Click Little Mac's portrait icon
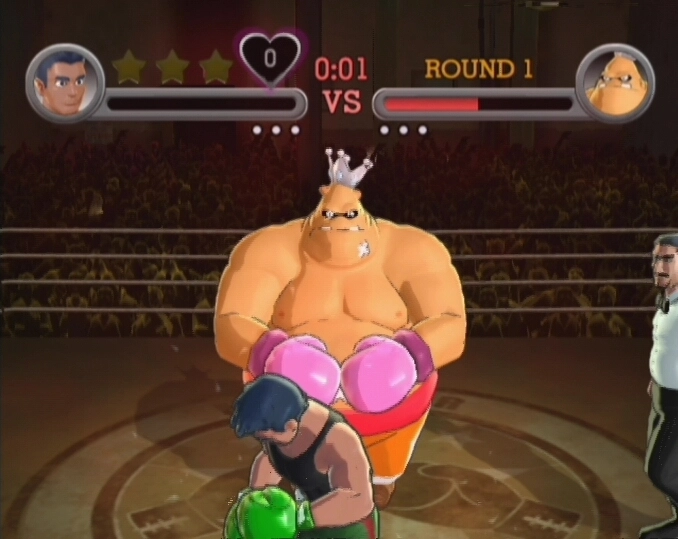The width and height of the screenshot is (678, 539). click(64, 82)
